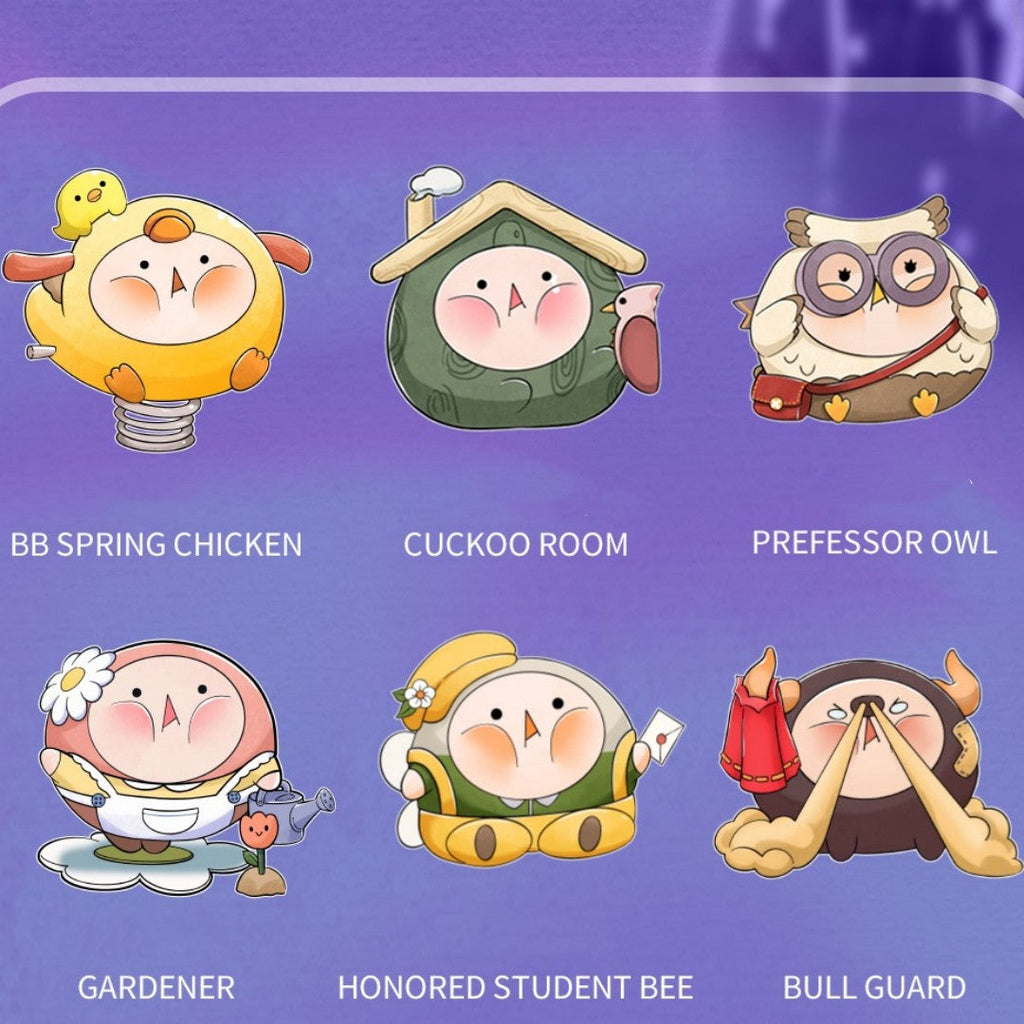Select the Bull Guard character
Screen dimensions: 1024x1024
(865, 760)
